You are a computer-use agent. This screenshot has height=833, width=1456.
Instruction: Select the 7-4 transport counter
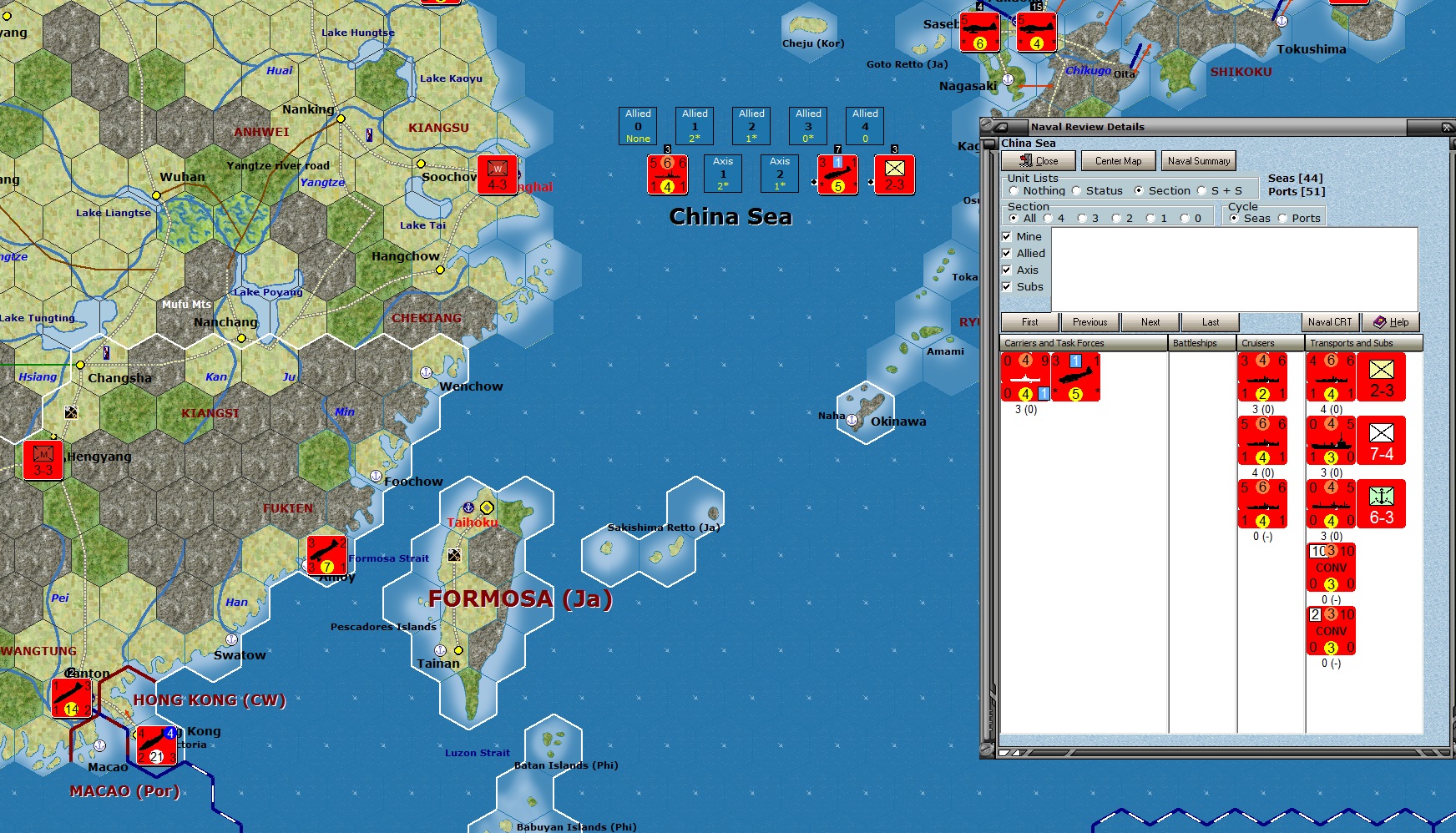coord(1382,441)
